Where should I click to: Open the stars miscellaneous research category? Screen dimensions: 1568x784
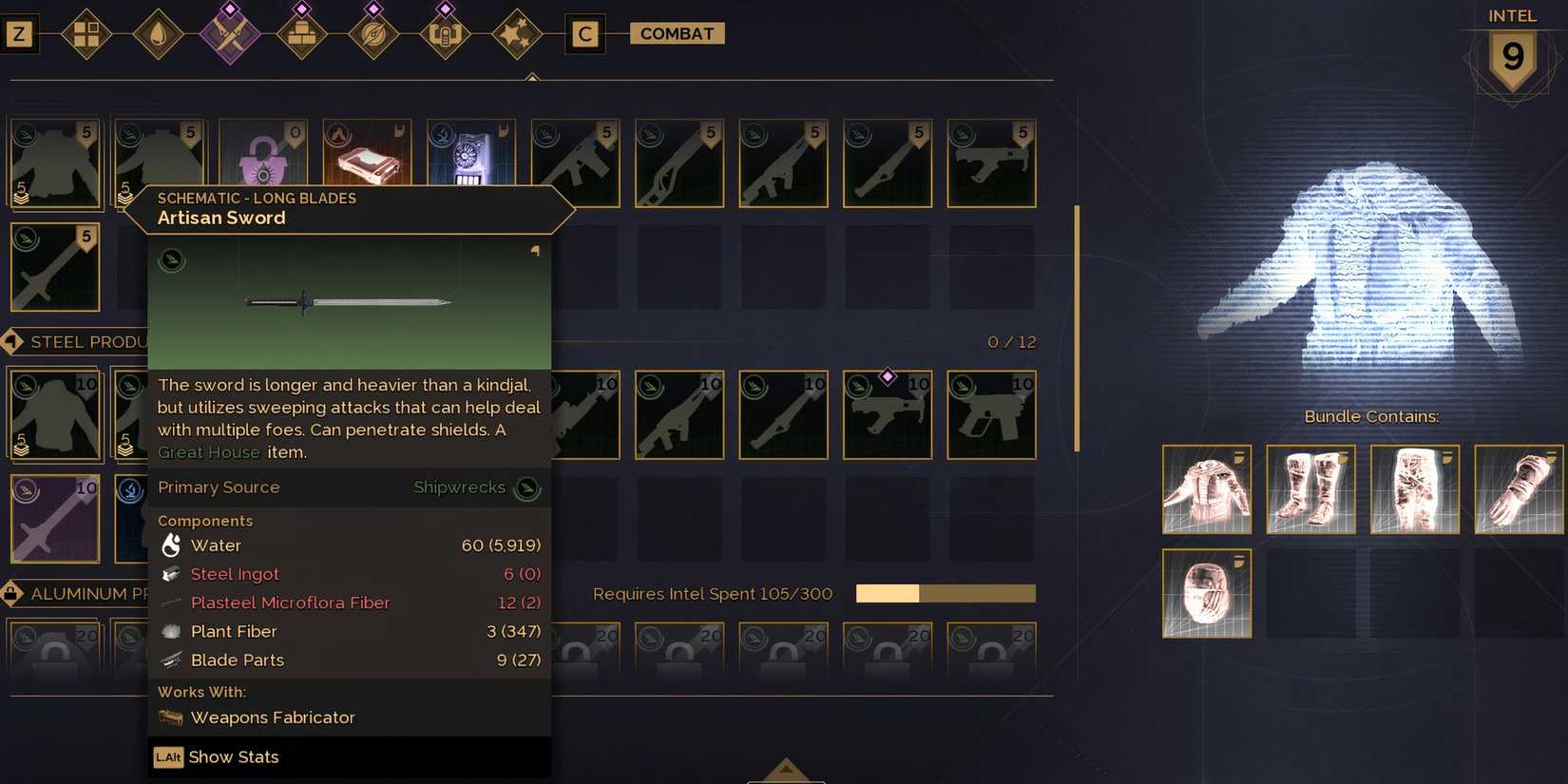[517, 33]
